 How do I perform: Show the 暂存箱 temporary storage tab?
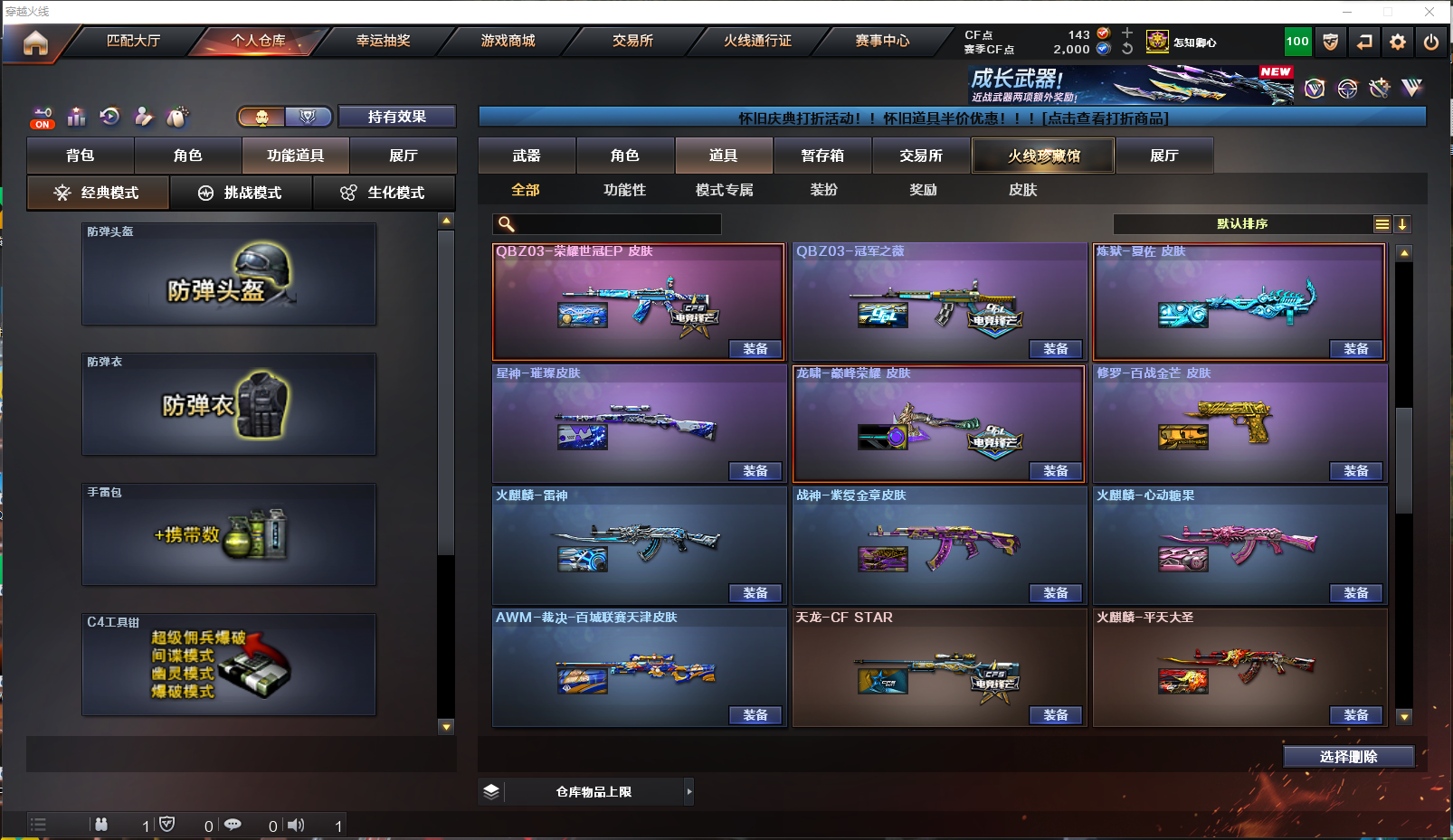click(822, 156)
